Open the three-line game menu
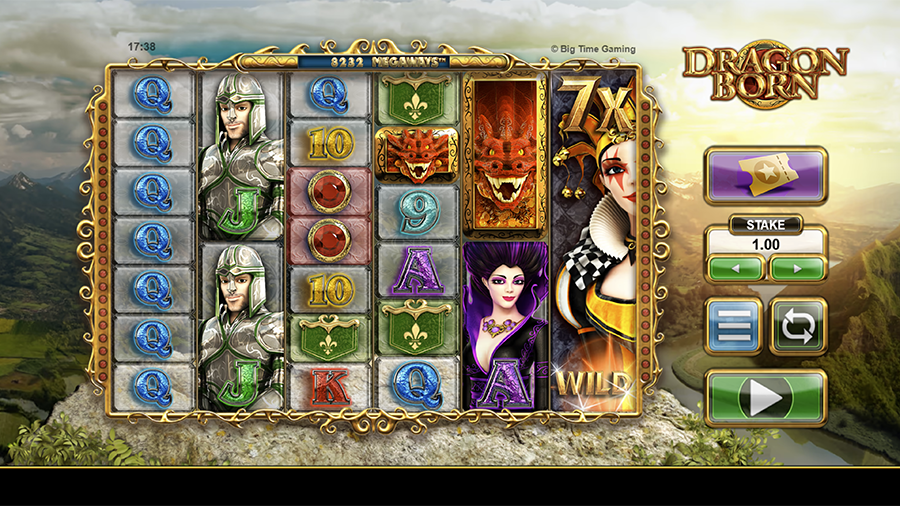The image size is (900, 506). pos(733,326)
